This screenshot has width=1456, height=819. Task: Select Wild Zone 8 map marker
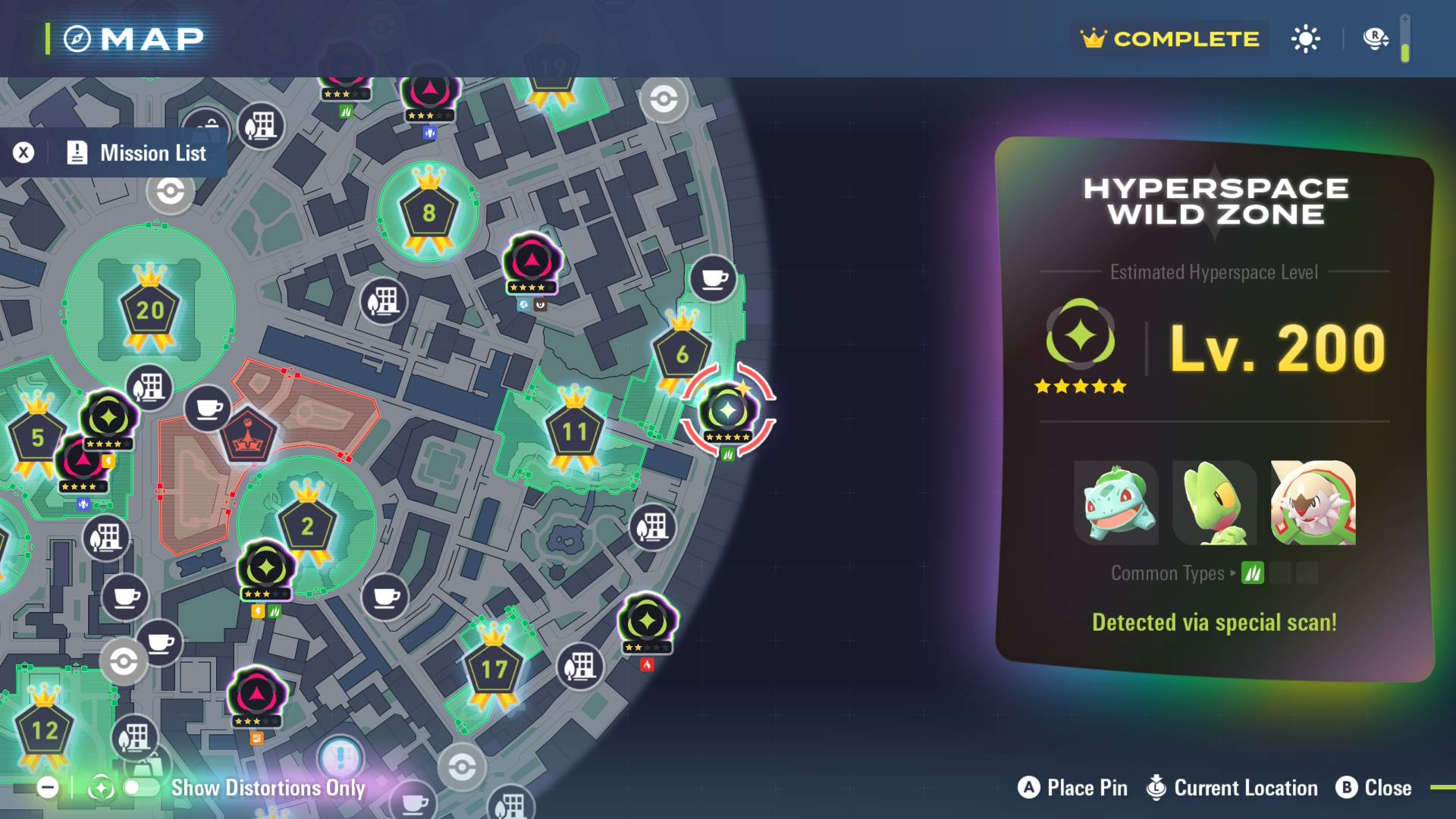[428, 213]
